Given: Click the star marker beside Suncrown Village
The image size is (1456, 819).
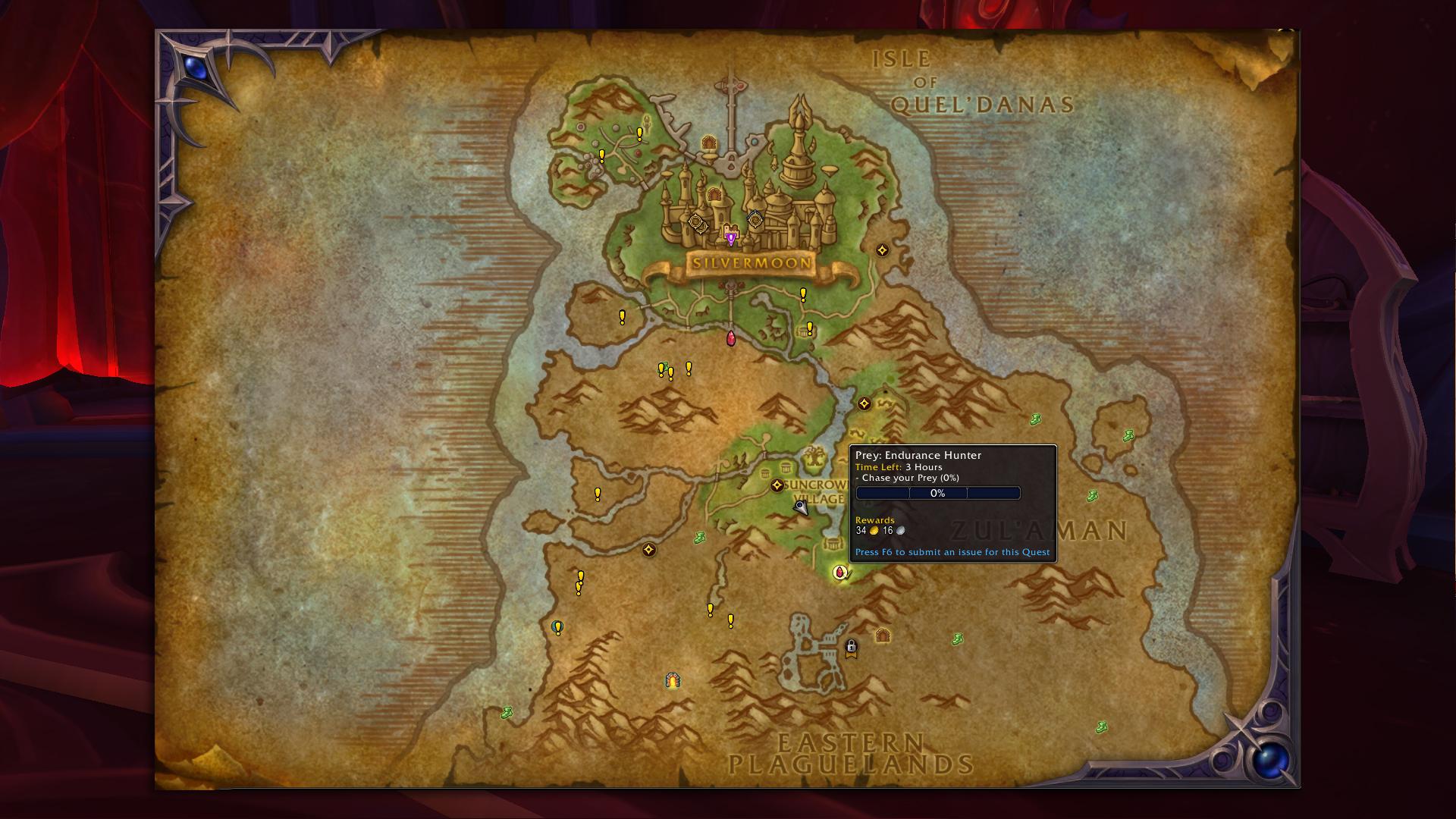Looking at the screenshot, I should 777,485.
